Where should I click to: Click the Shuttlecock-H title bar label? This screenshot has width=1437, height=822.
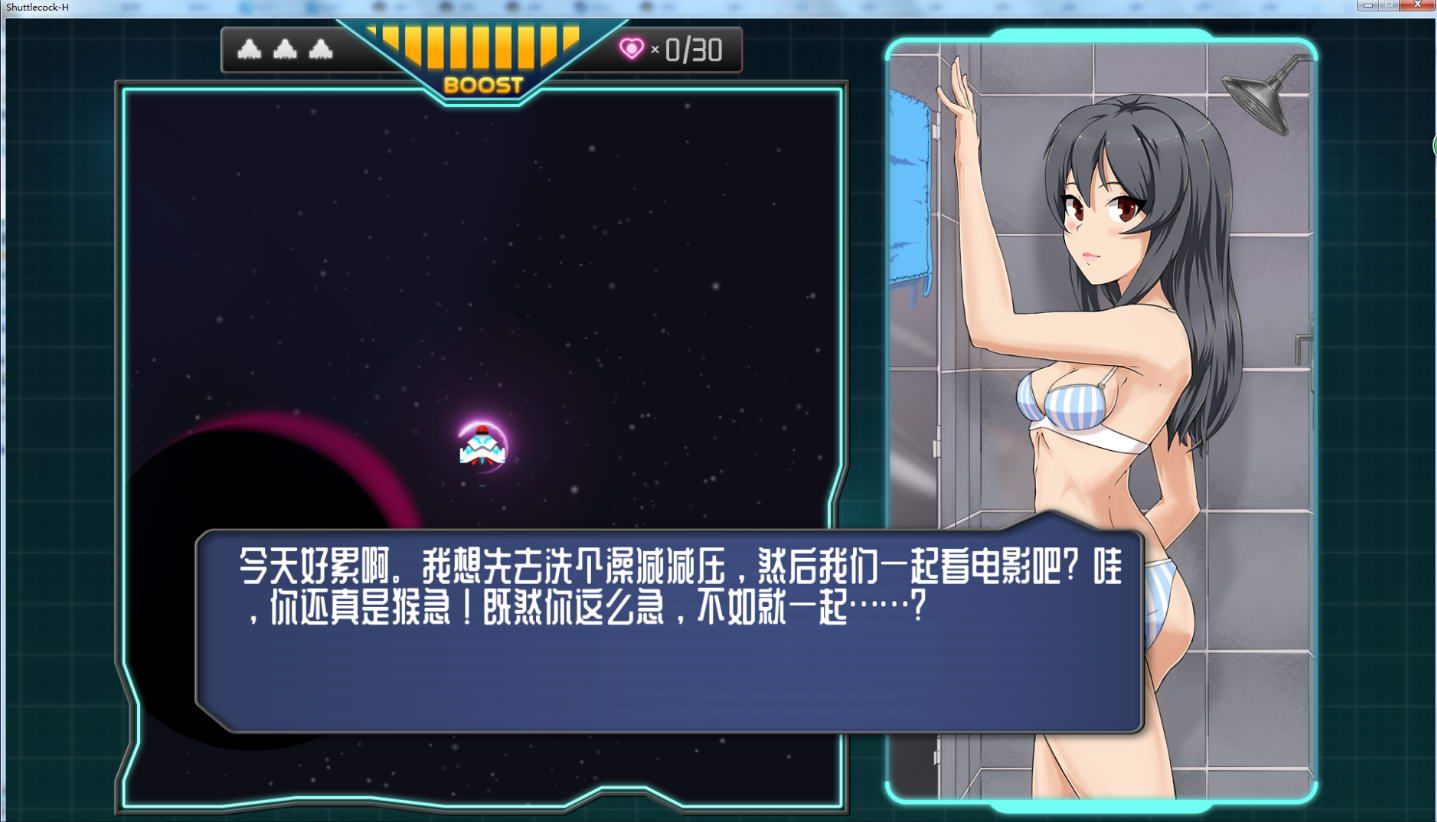(x=38, y=6)
